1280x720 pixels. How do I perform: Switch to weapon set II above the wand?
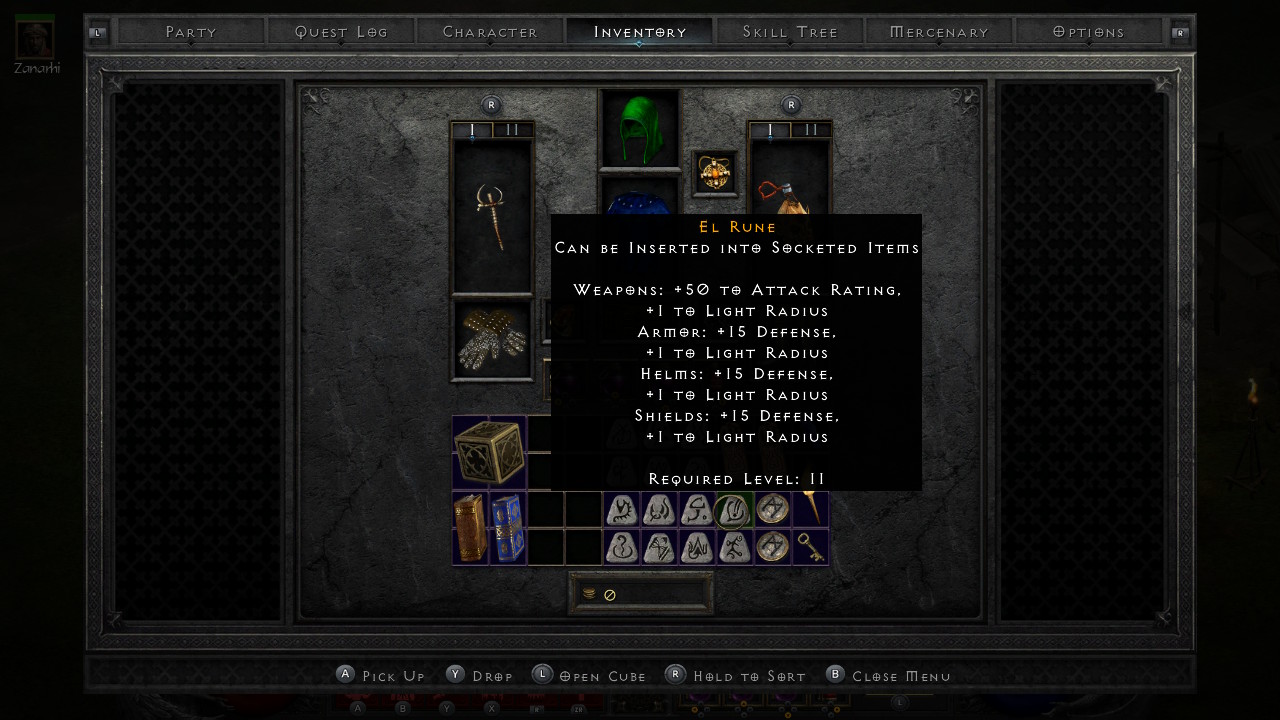[513, 130]
